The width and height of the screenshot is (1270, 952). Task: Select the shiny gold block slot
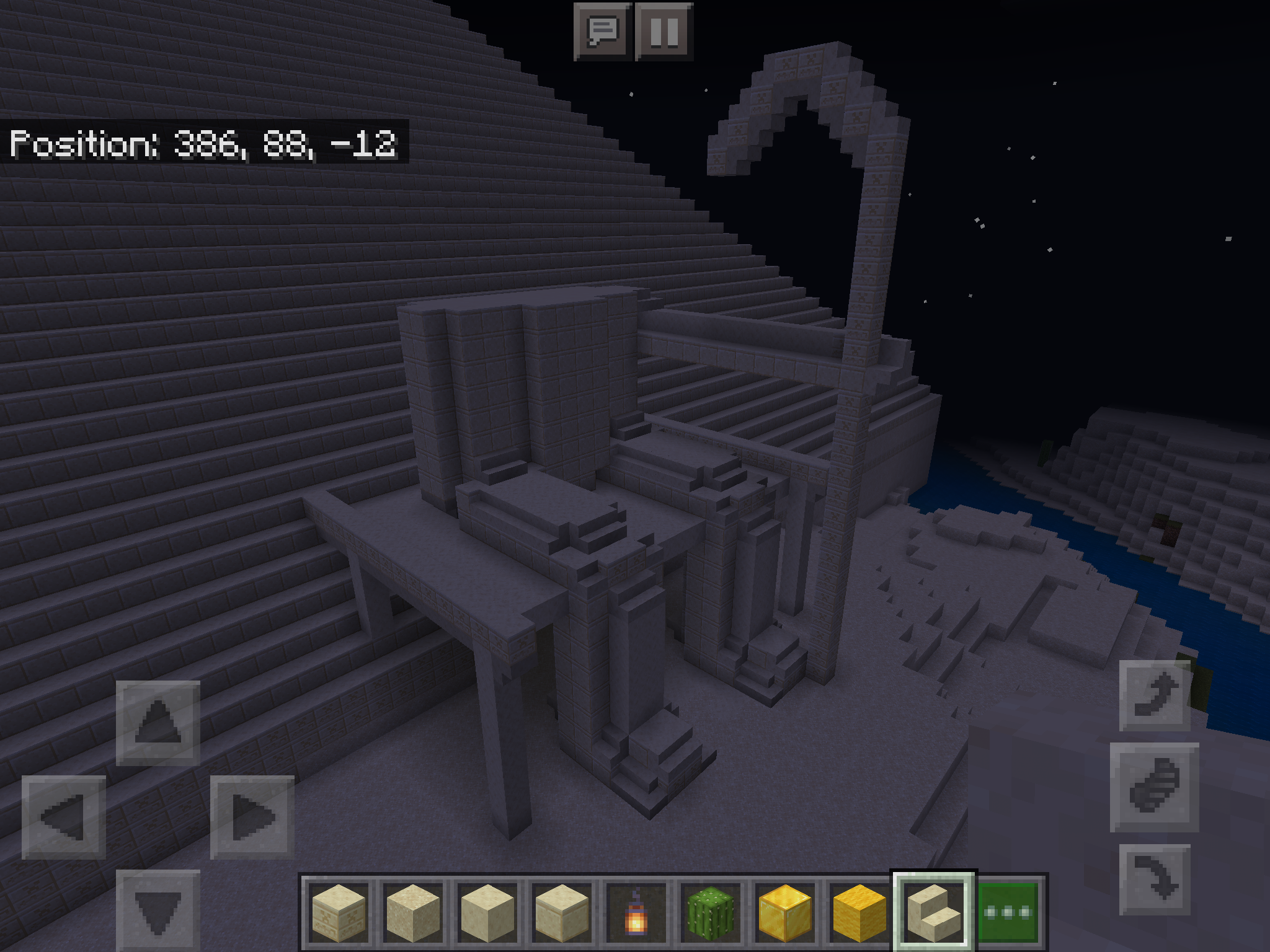tap(785, 911)
